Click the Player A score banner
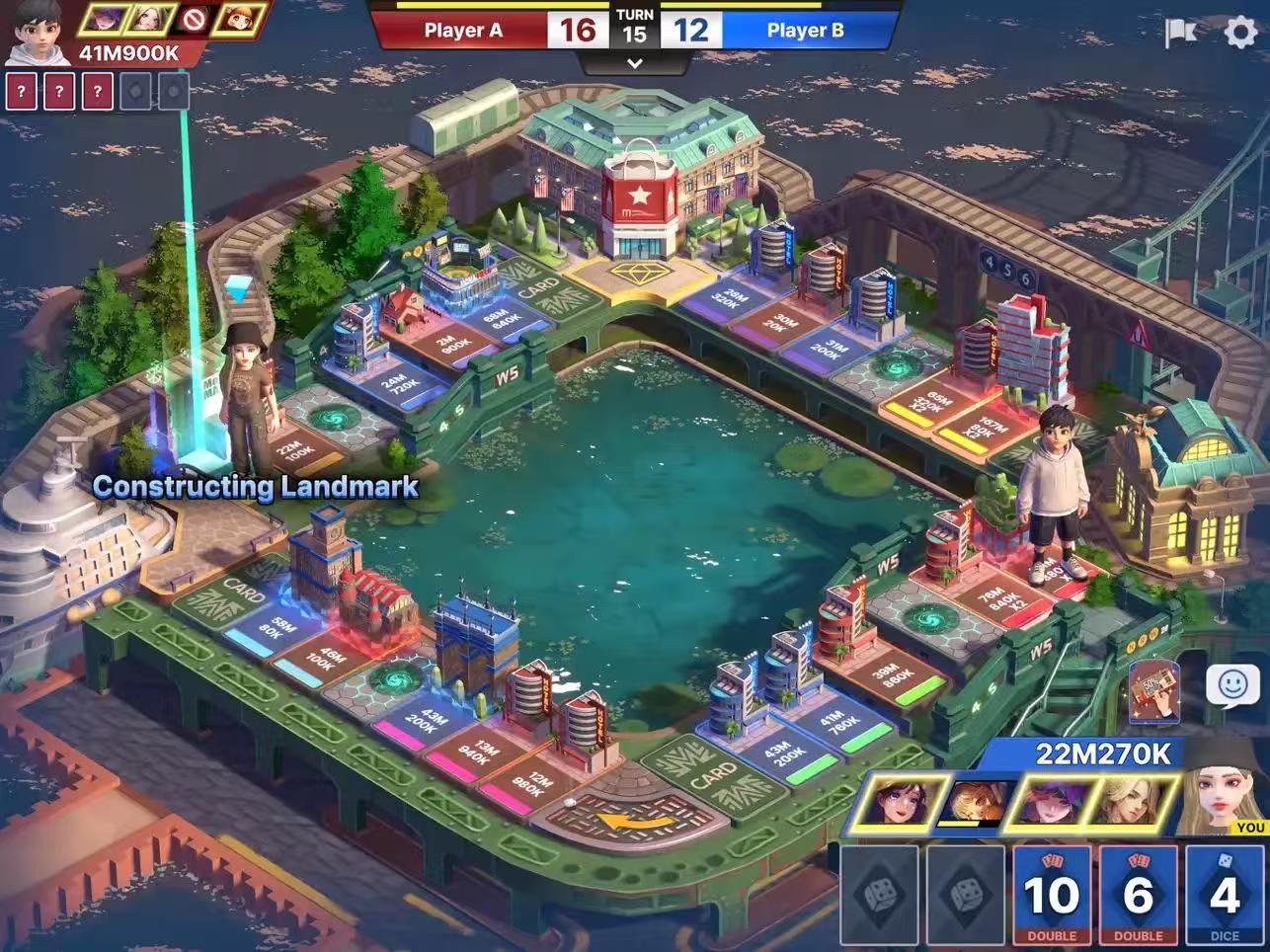This screenshot has width=1270, height=952. pos(462,31)
